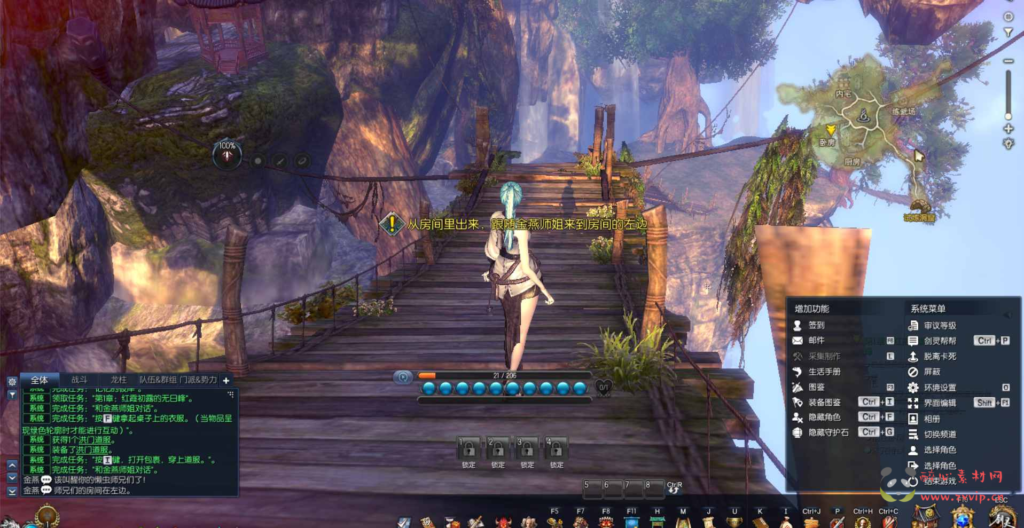Open the 相册 photo album
Image resolution: width=1024 pixels, height=528 pixels.
[932, 418]
